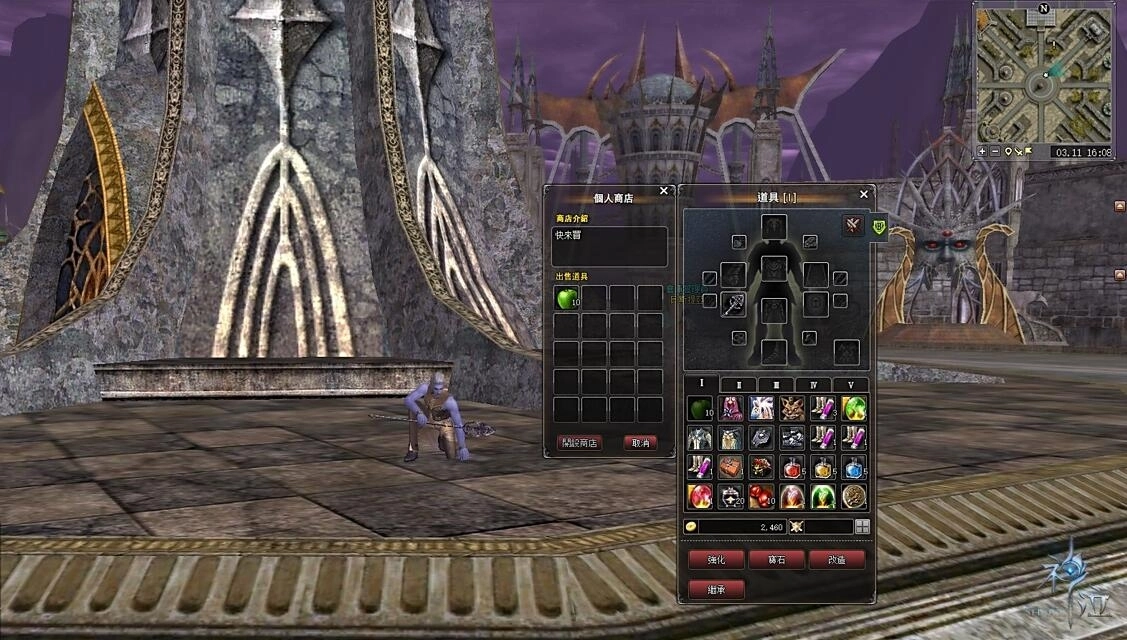
Task: Select the equipped weapon slot on the character
Action: 734,303
